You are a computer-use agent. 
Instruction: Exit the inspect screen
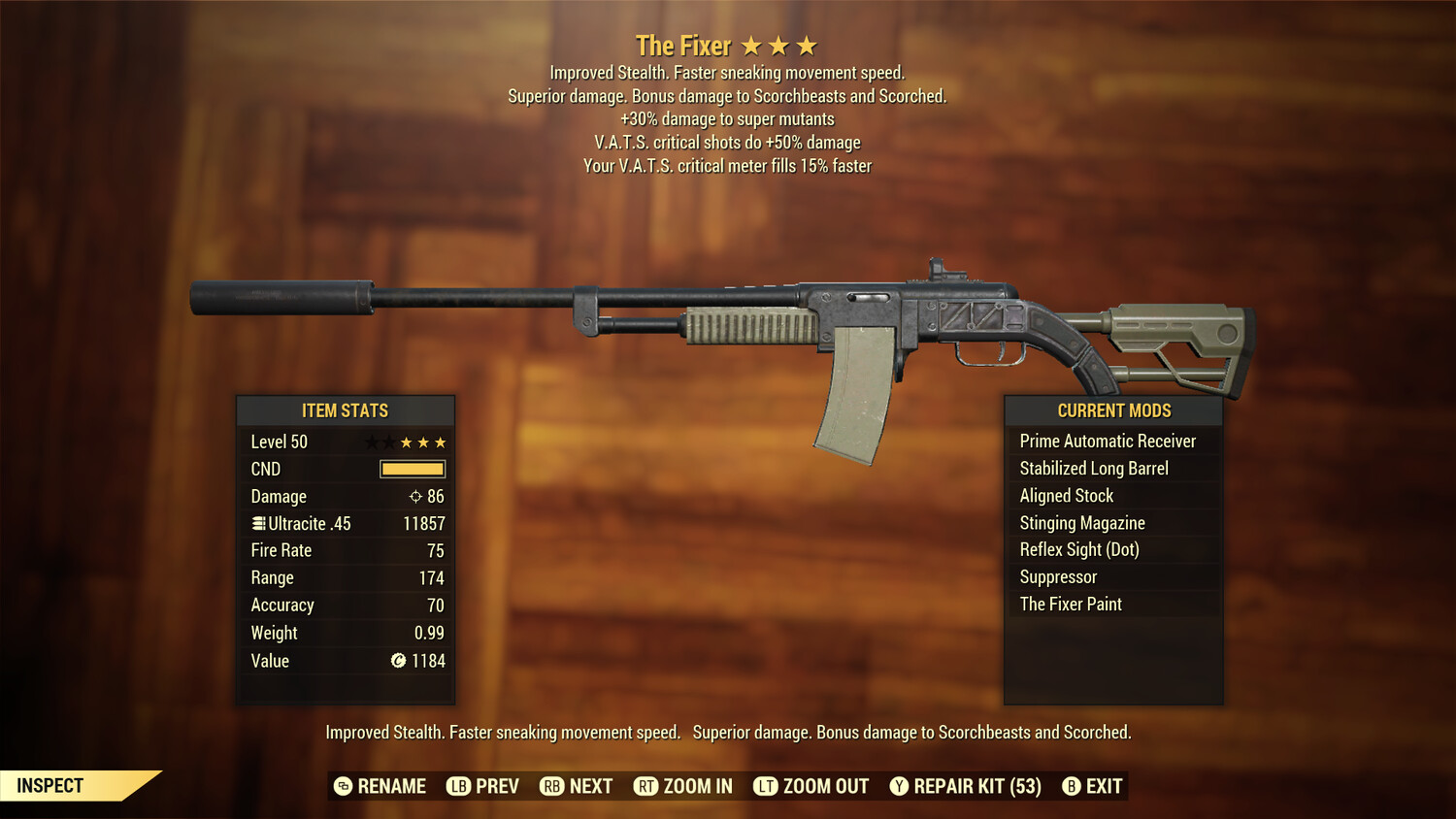pyautogui.click(x=1093, y=786)
